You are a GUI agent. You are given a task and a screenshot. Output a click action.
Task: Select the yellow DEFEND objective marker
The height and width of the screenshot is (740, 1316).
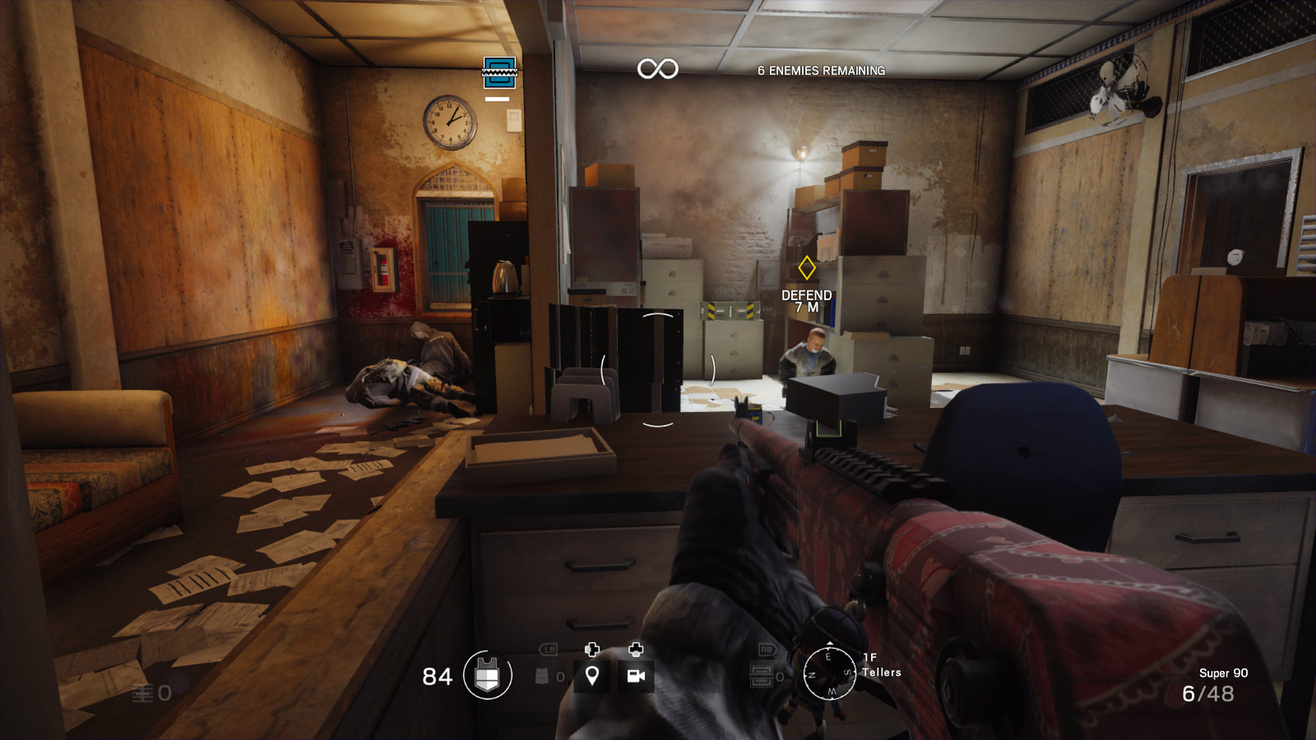click(x=806, y=268)
